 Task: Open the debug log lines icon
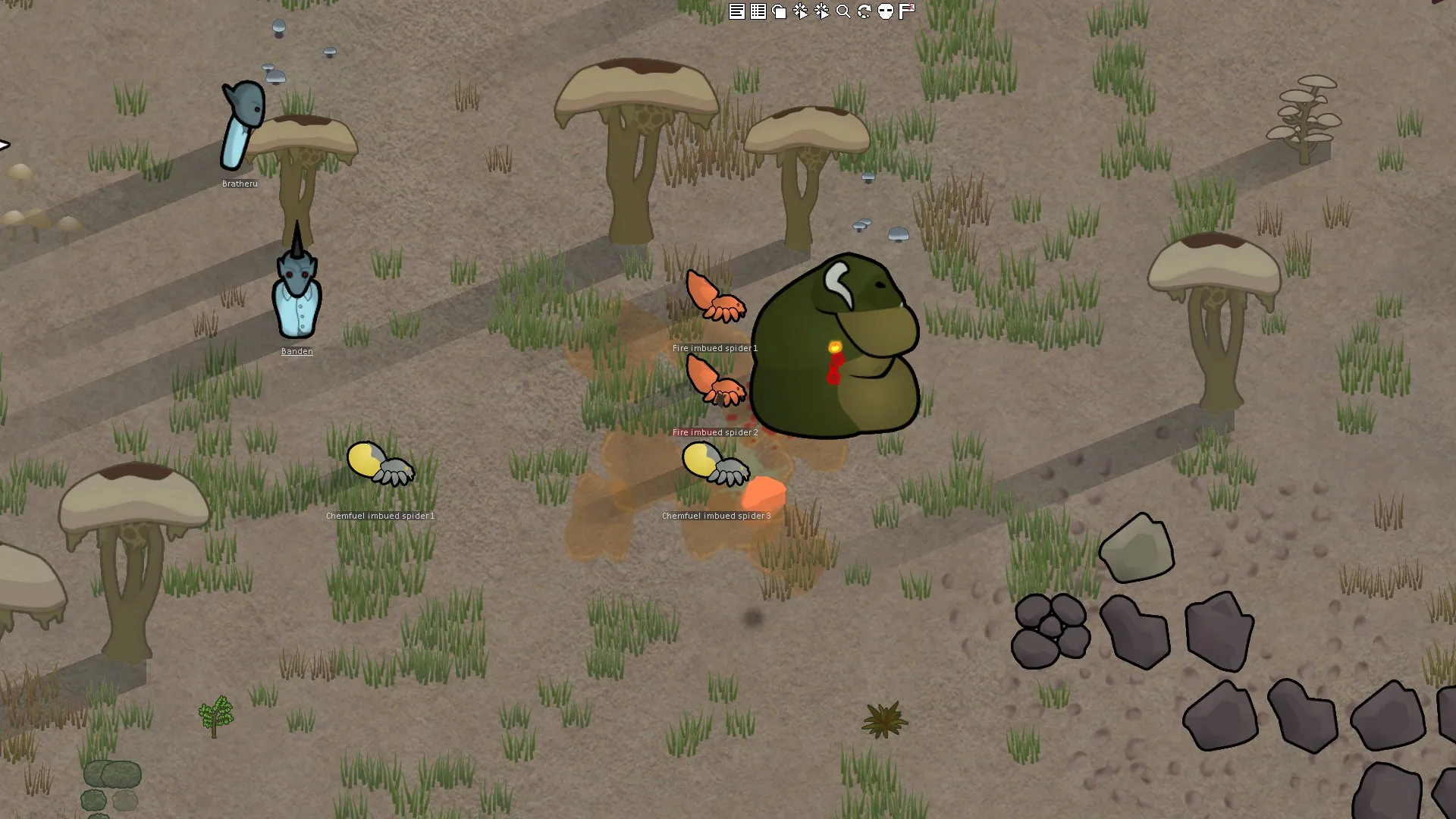point(736,11)
